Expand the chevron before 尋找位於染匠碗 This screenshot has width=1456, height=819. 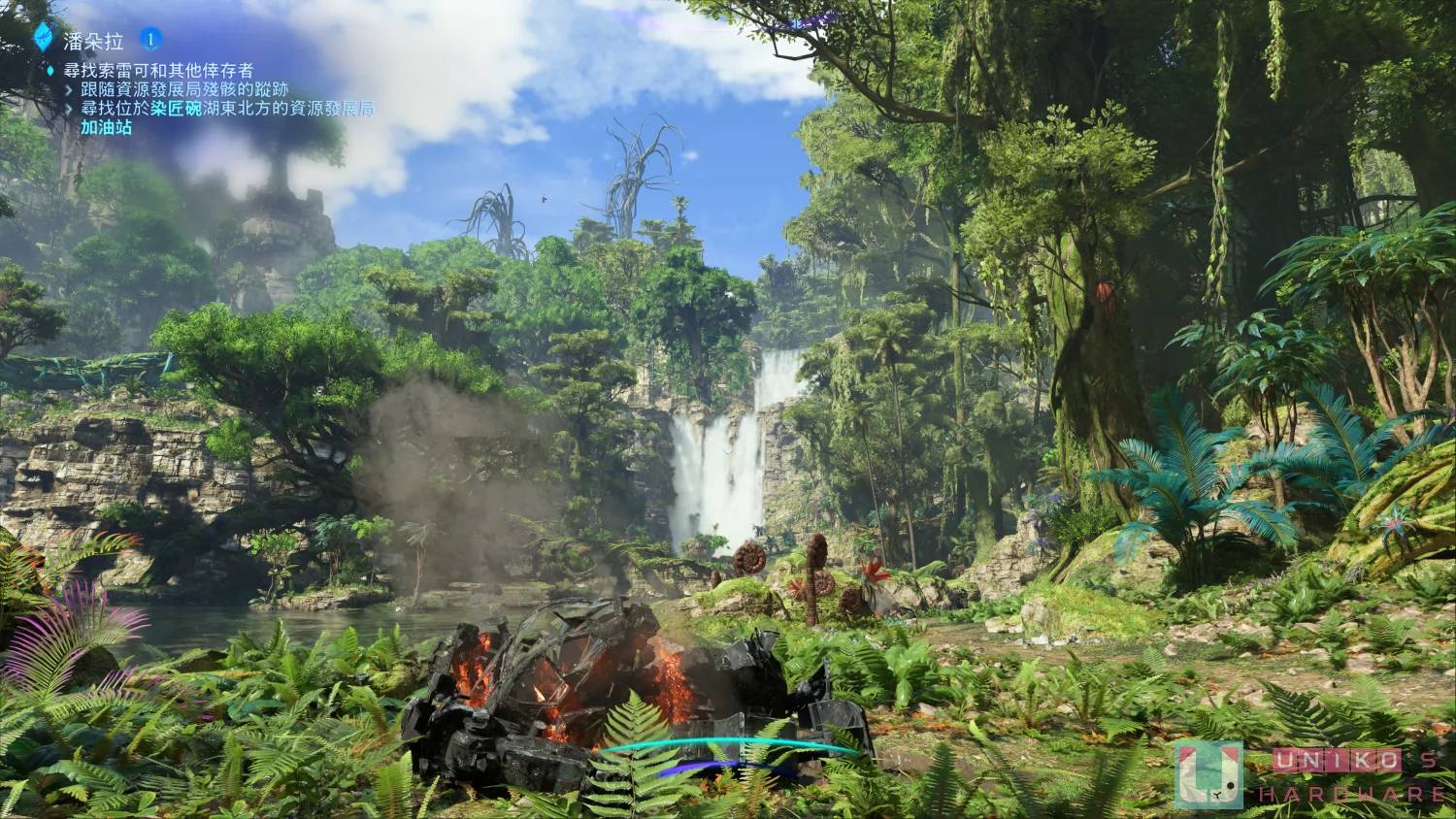tap(69, 110)
